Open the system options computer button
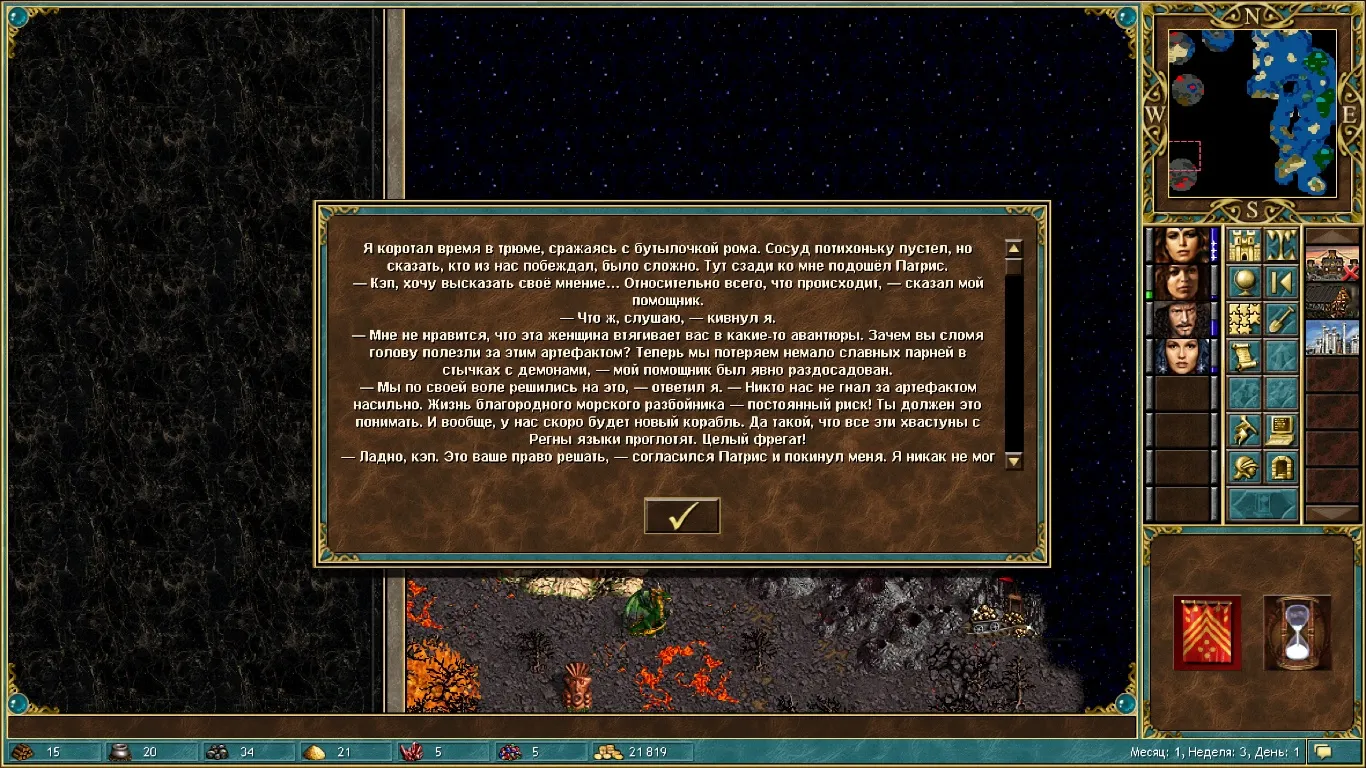The width and height of the screenshot is (1366, 768). coord(1281,431)
